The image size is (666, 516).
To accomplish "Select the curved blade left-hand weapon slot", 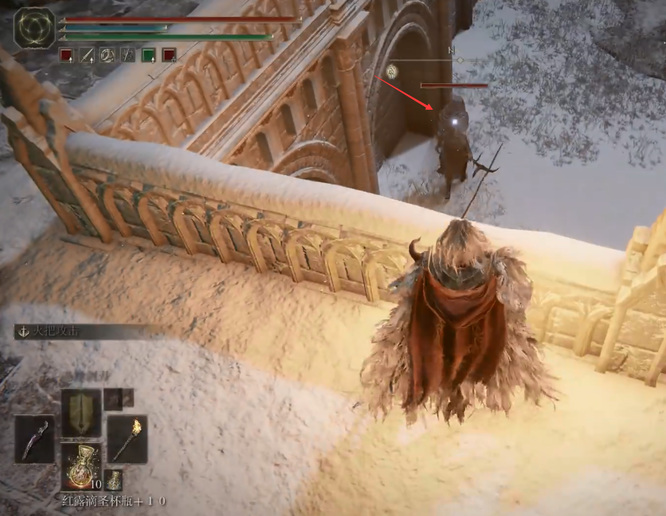I will tap(34, 438).
